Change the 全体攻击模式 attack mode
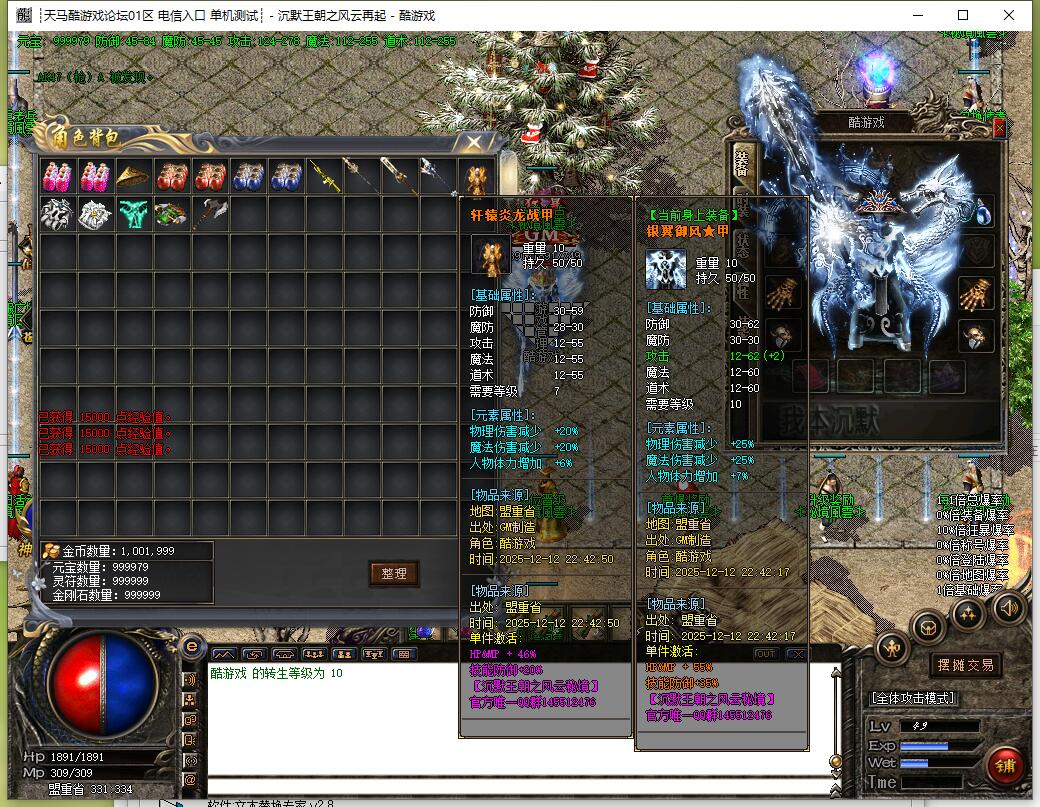The width and height of the screenshot is (1040, 807). (913, 698)
